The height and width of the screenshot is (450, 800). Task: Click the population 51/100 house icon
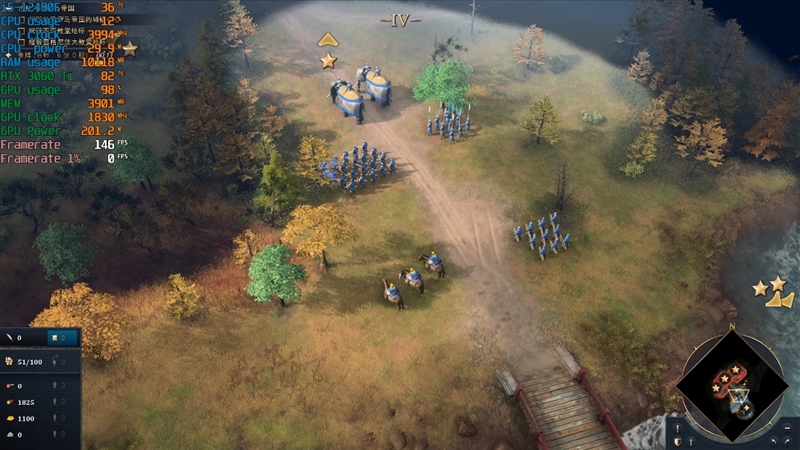pyautogui.click(x=10, y=361)
